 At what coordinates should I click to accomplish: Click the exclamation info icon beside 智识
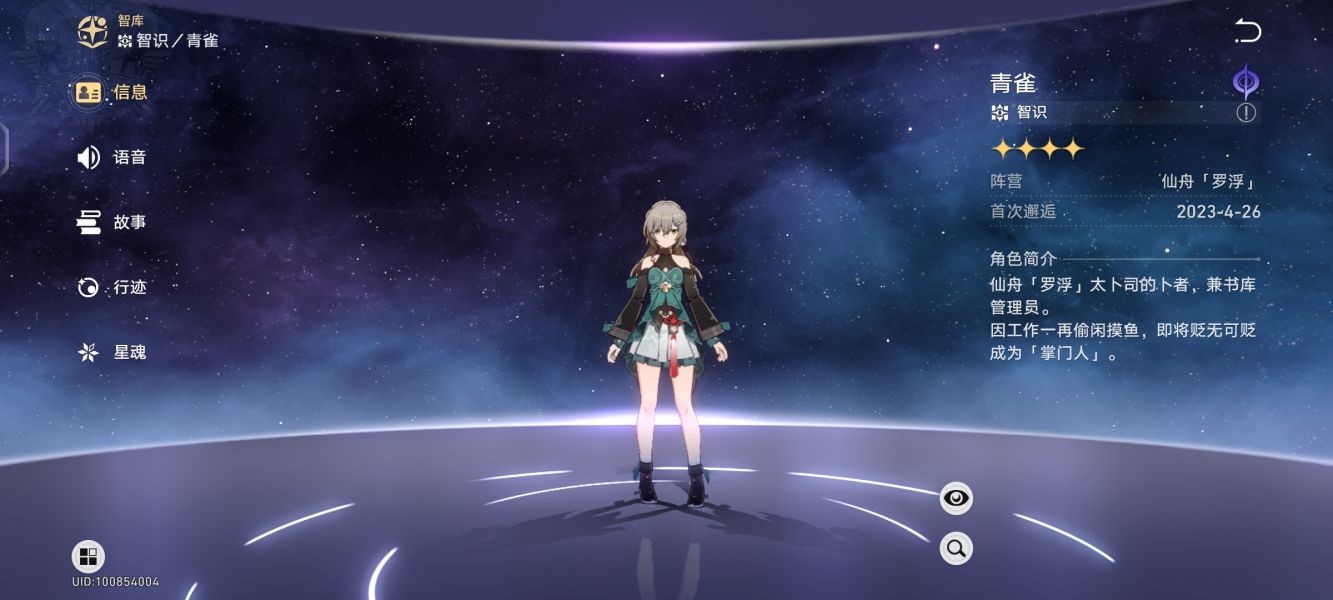coord(1246,112)
